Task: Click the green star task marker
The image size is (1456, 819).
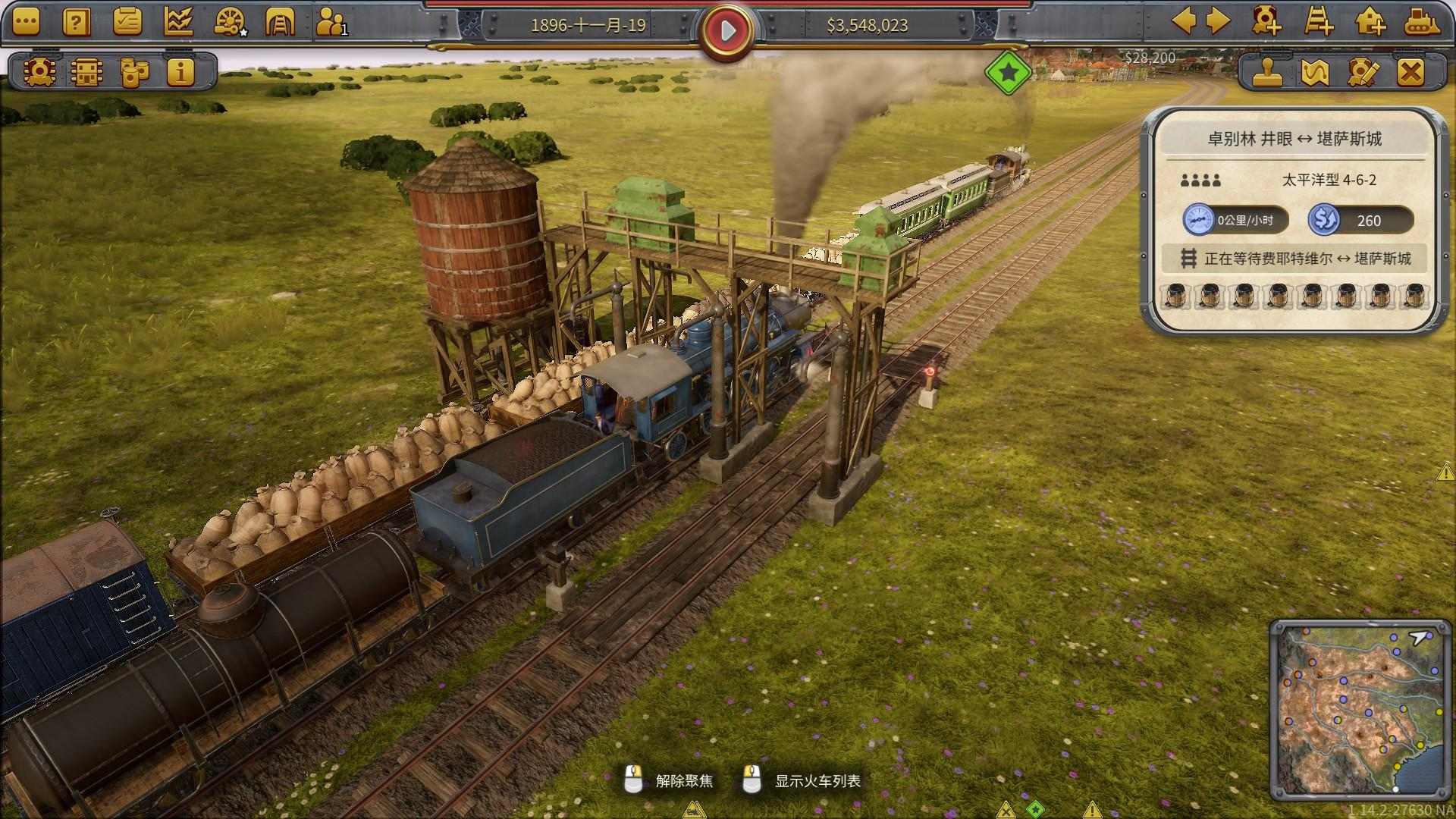Action: (x=1009, y=73)
